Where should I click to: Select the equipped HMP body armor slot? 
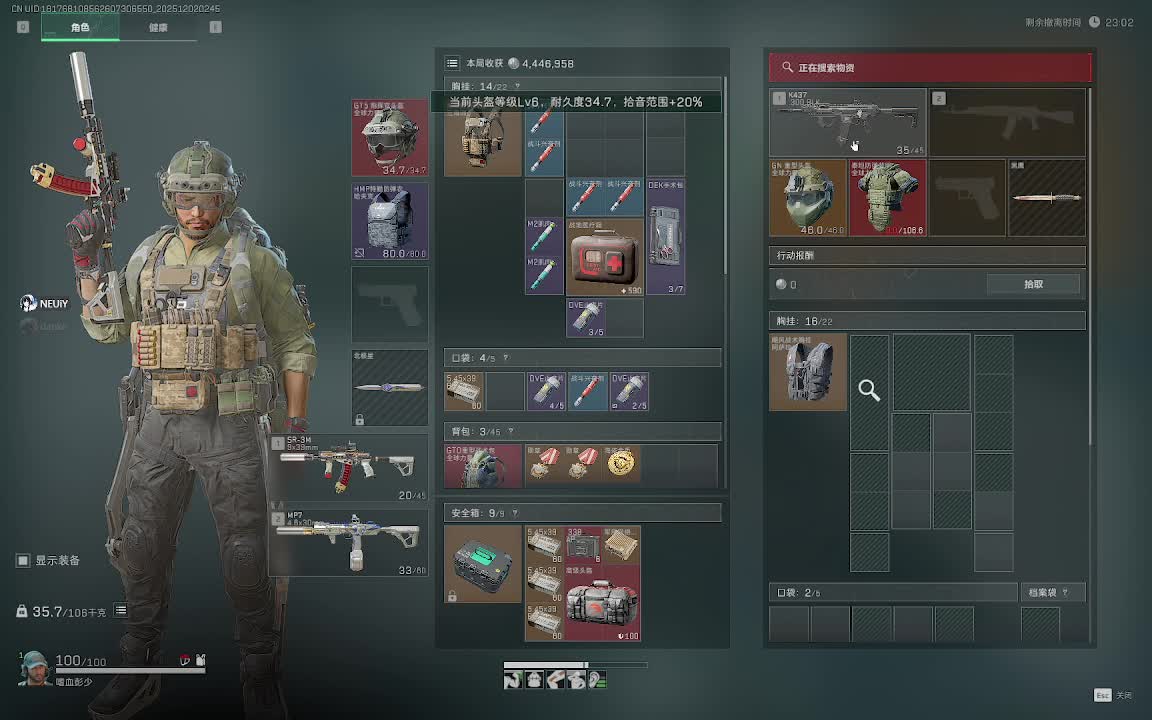pyautogui.click(x=390, y=221)
